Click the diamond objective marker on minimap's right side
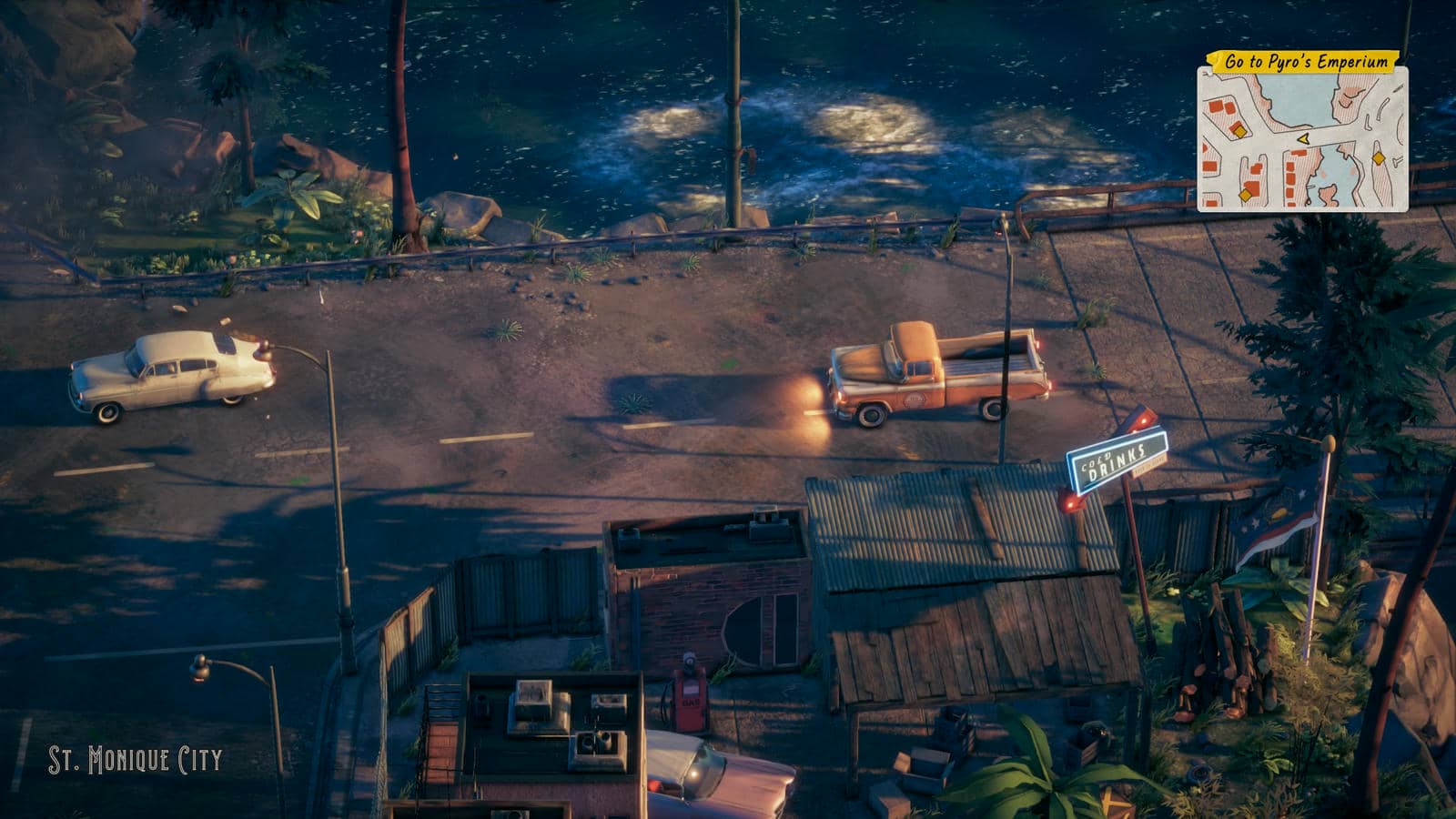 pos(1379,158)
